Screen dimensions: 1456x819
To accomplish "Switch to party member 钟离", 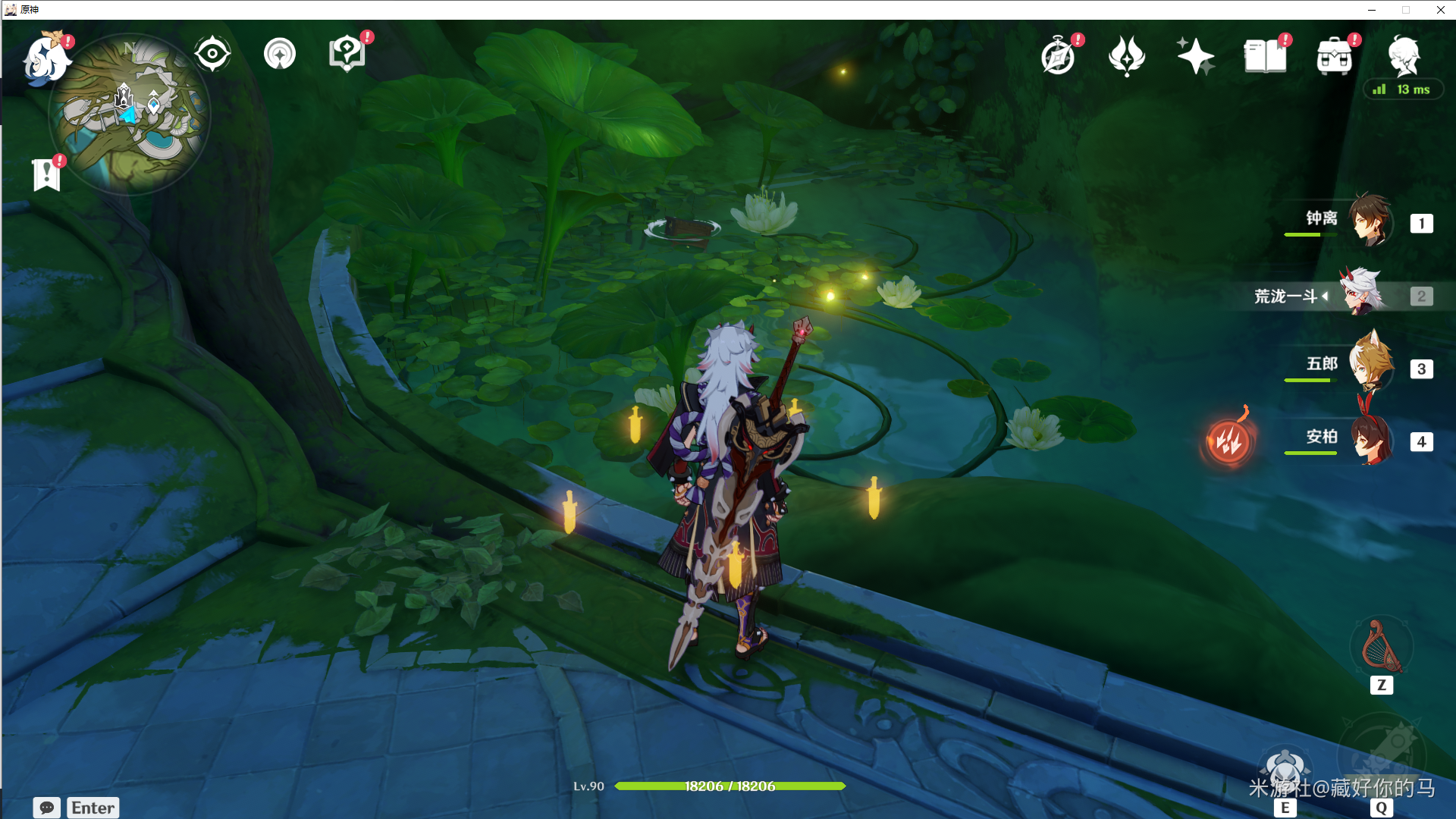I will [1370, 221].
